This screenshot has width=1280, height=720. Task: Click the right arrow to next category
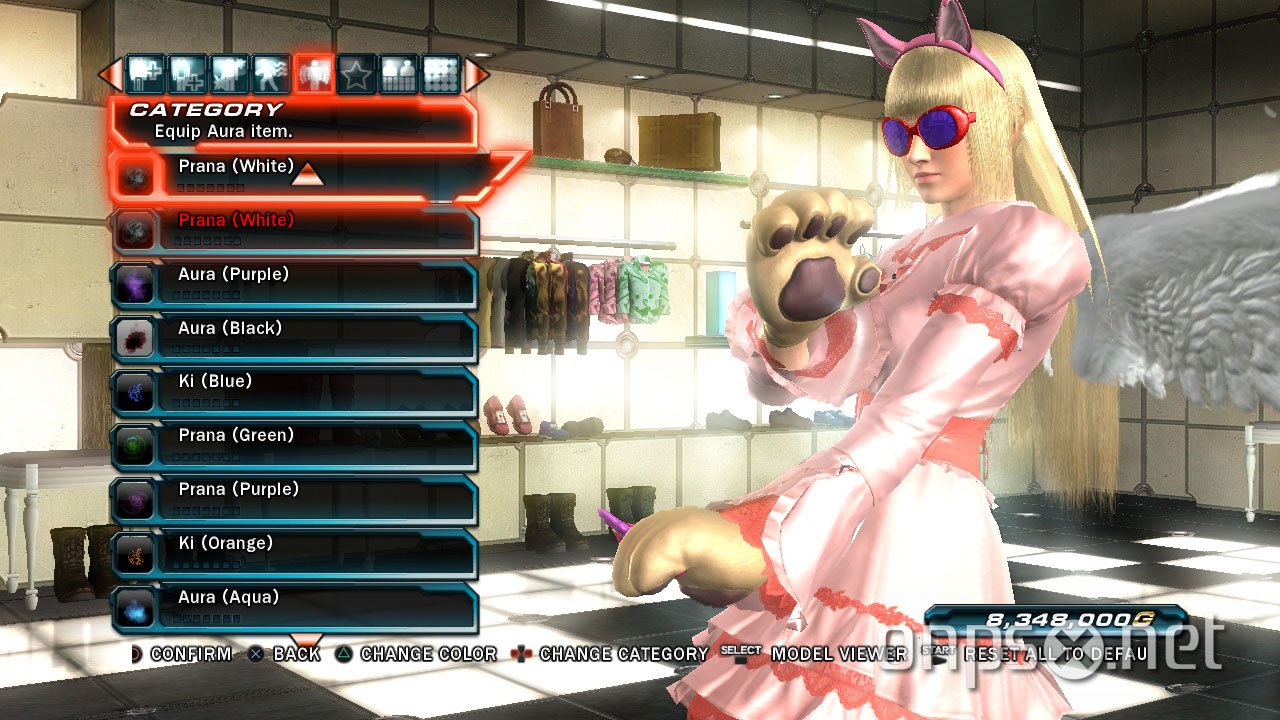click(x=474, y=72)
